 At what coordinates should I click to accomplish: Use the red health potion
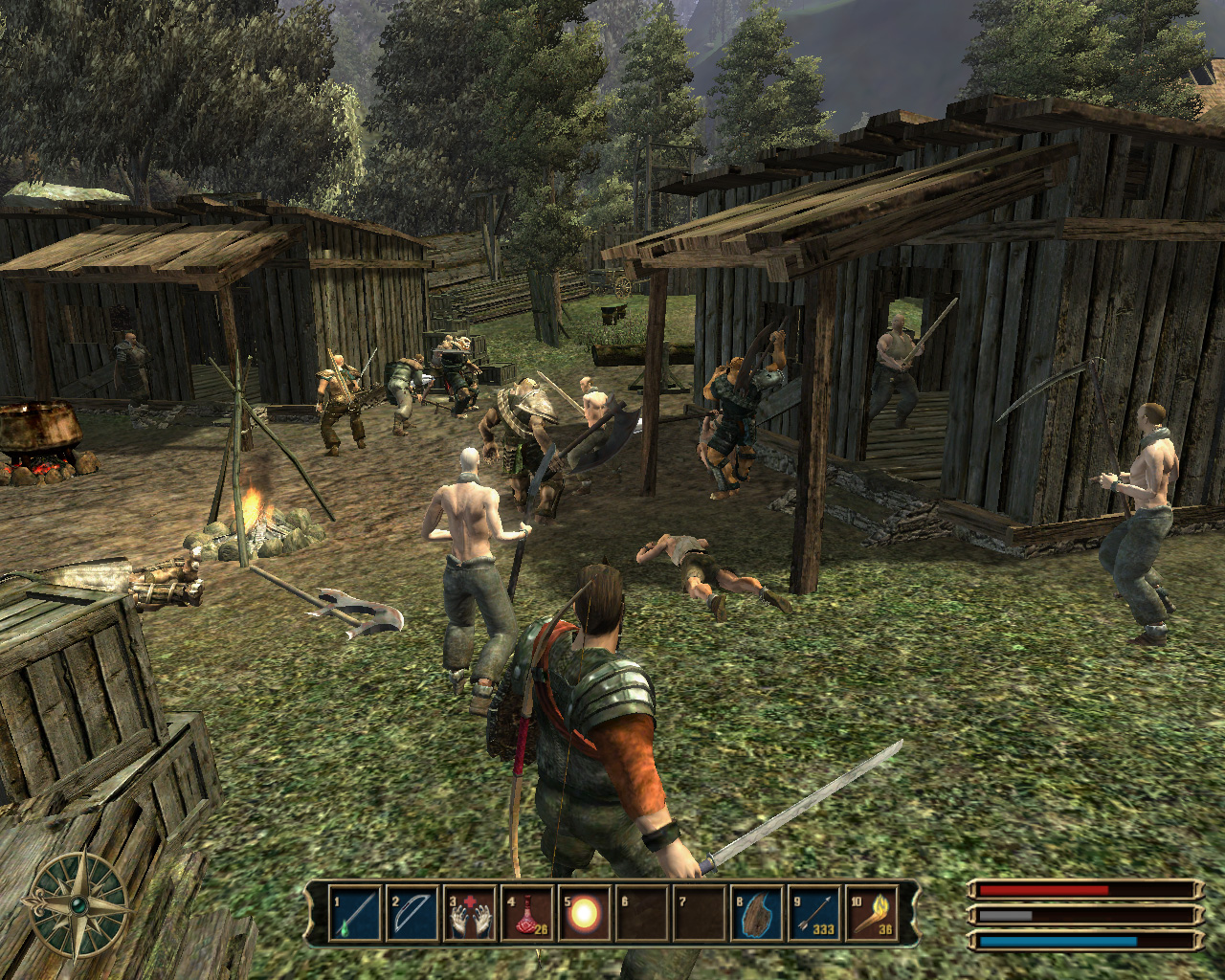(527, 914)
